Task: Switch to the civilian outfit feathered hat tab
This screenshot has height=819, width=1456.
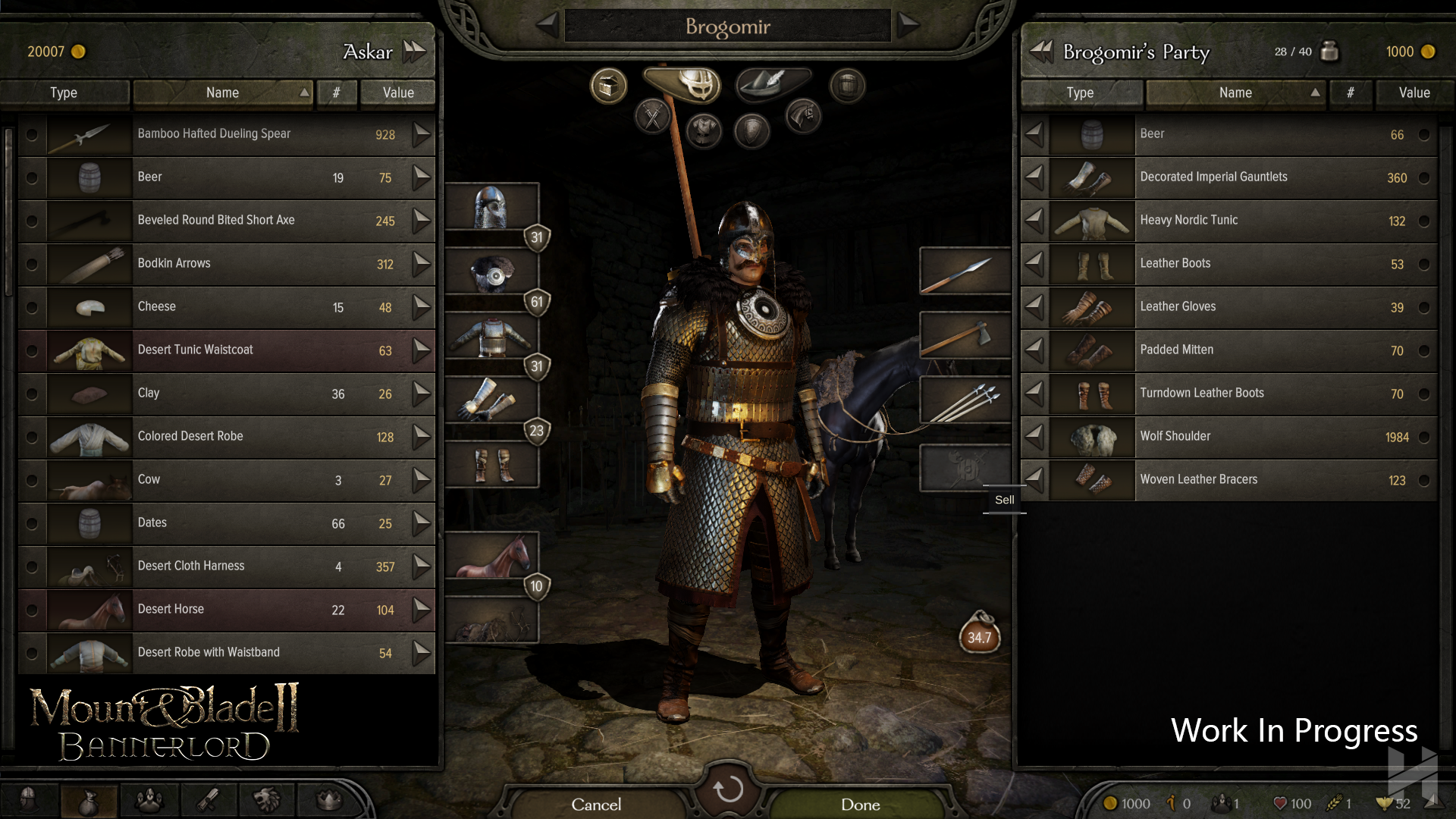Action: click(772, 83)
